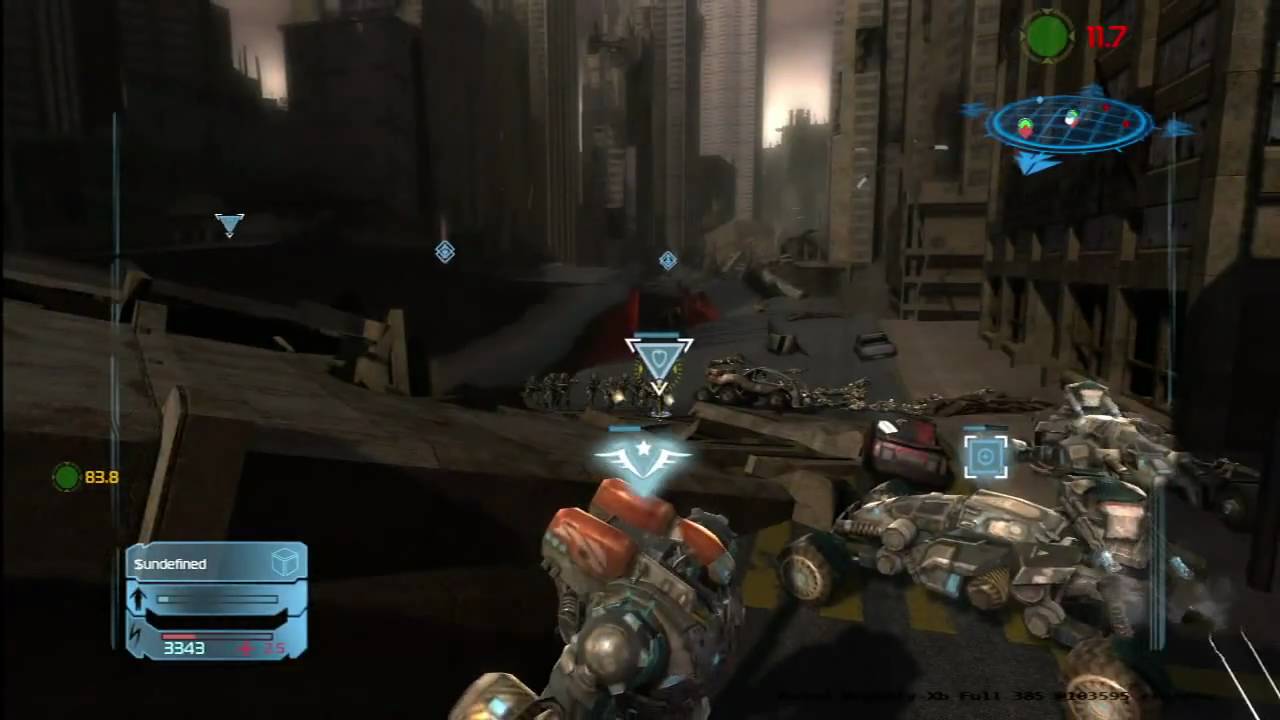Click the lightning bolt energy icon

[x=135, y=634]
